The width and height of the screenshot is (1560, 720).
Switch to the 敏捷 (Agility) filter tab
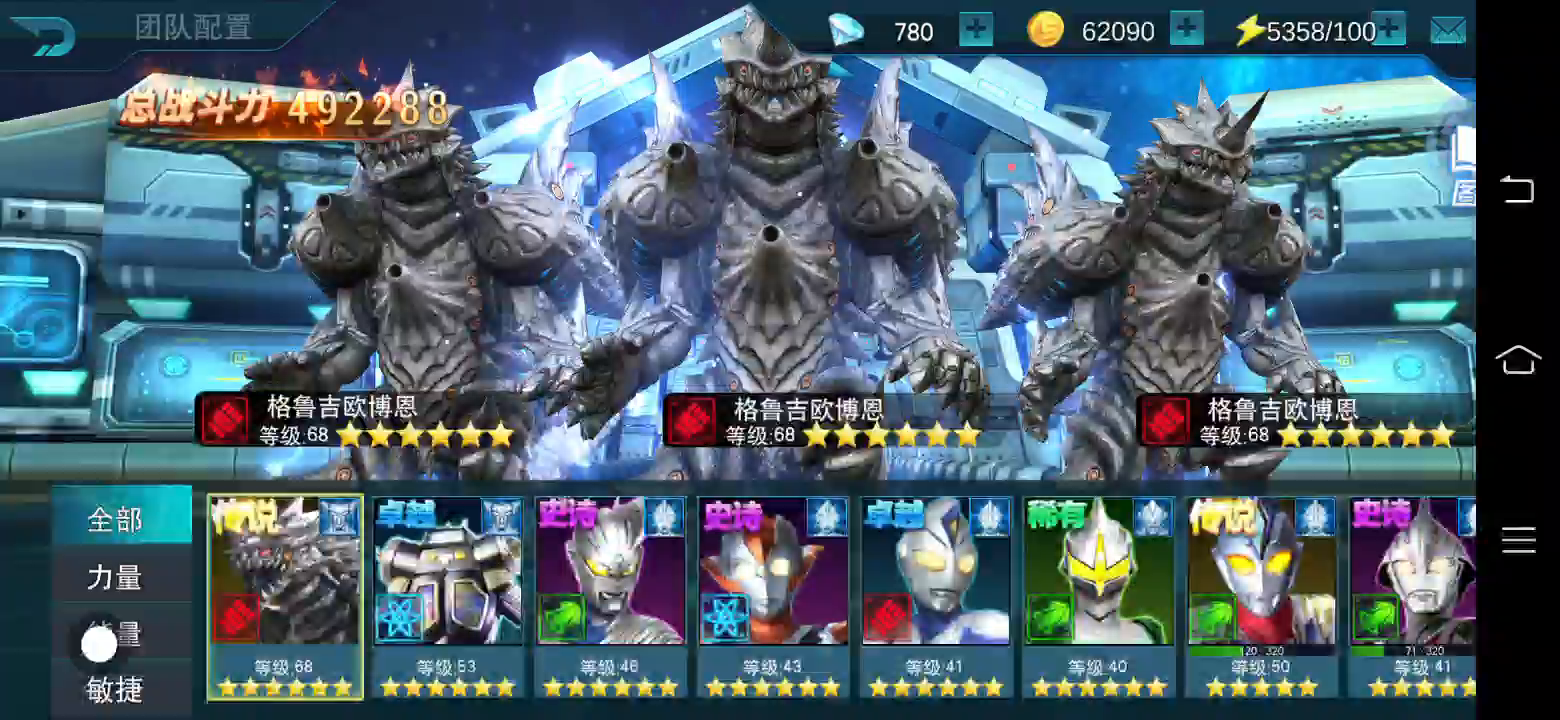click(x=115, y=689)
